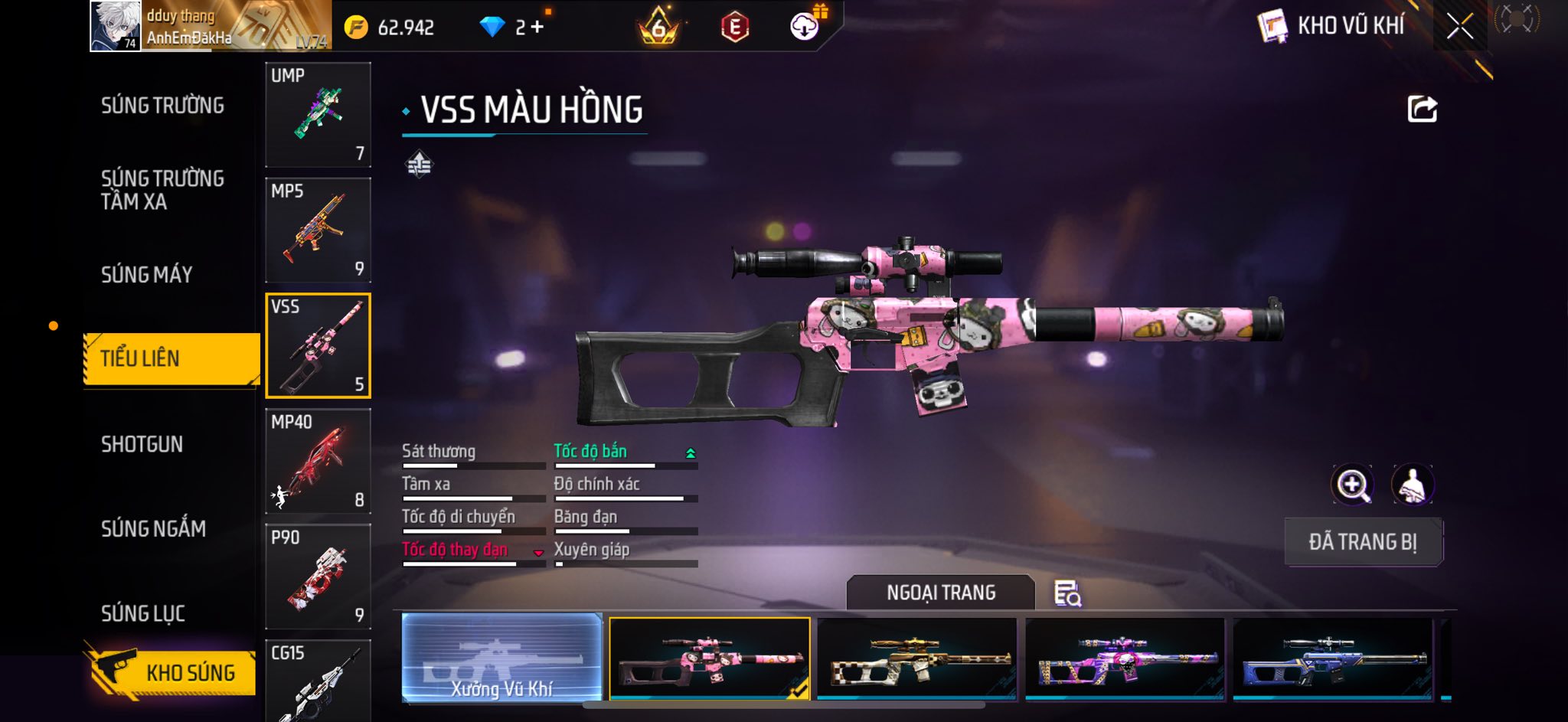The width and height of the screenshot is (1568, 722).
Task: Open the Súng Trường Tầm Xa category
Action: pos(162,190)
